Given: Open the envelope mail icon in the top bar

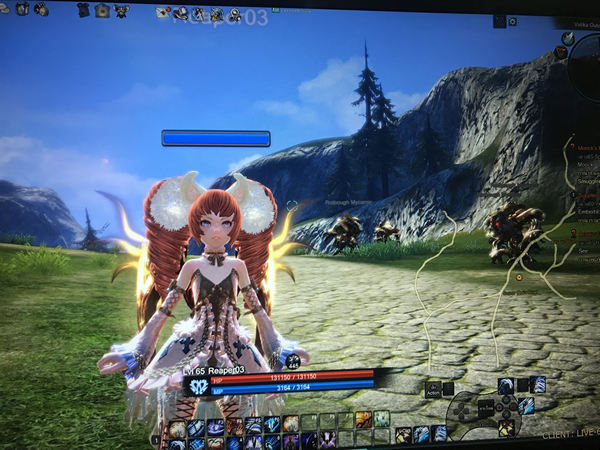Looking at the screenshot, I should point(163,12).
